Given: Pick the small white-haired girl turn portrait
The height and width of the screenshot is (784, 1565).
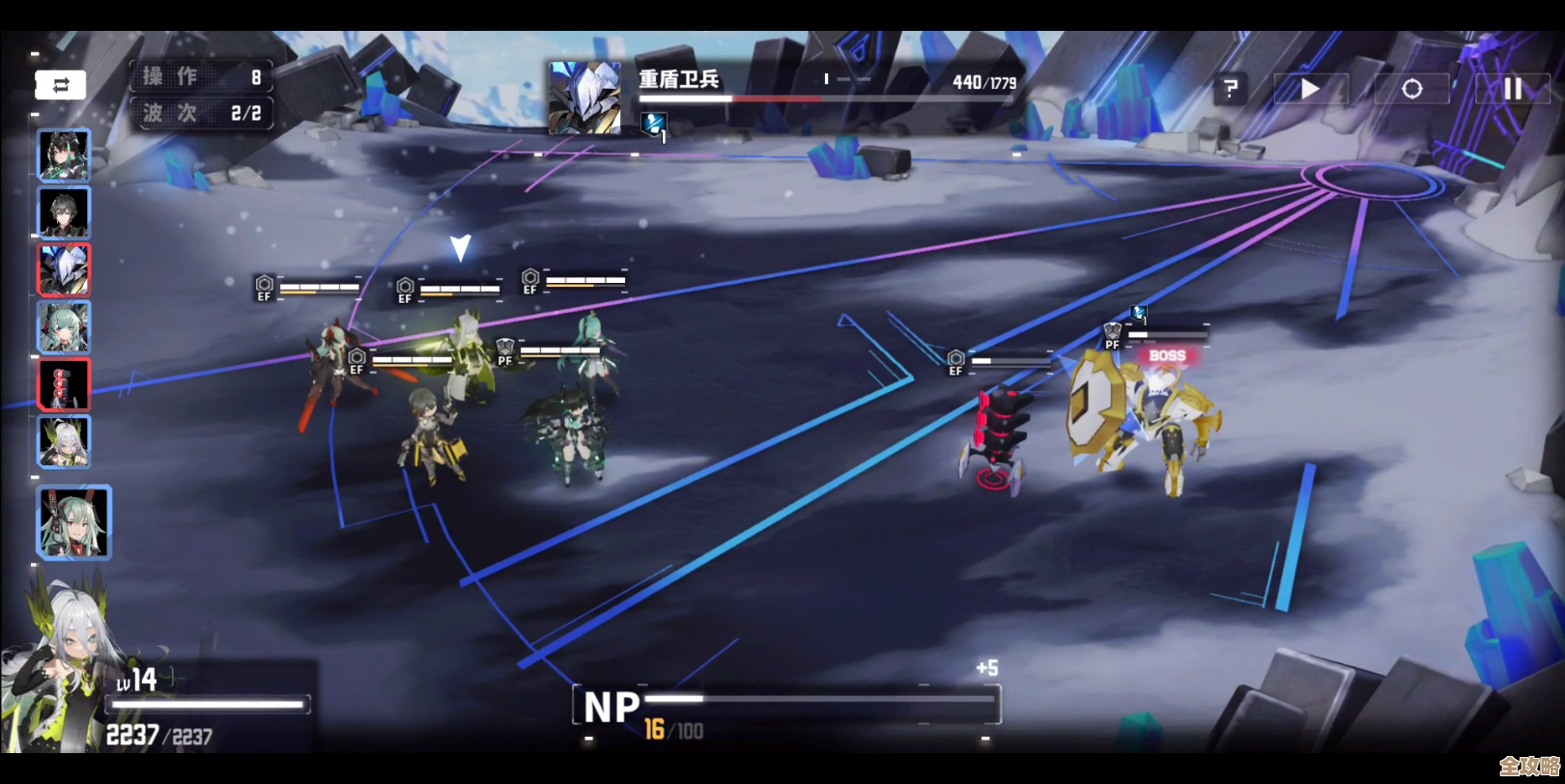Looking at the screenshot, I should point(64,440).
